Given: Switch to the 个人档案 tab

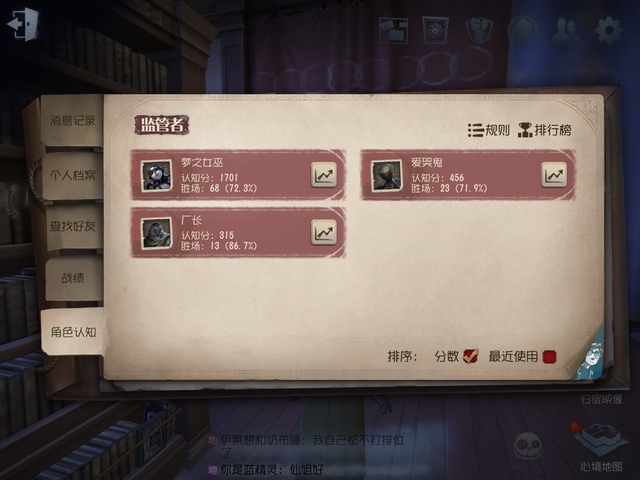Looking at the screenshot, I should click(72, 174).
